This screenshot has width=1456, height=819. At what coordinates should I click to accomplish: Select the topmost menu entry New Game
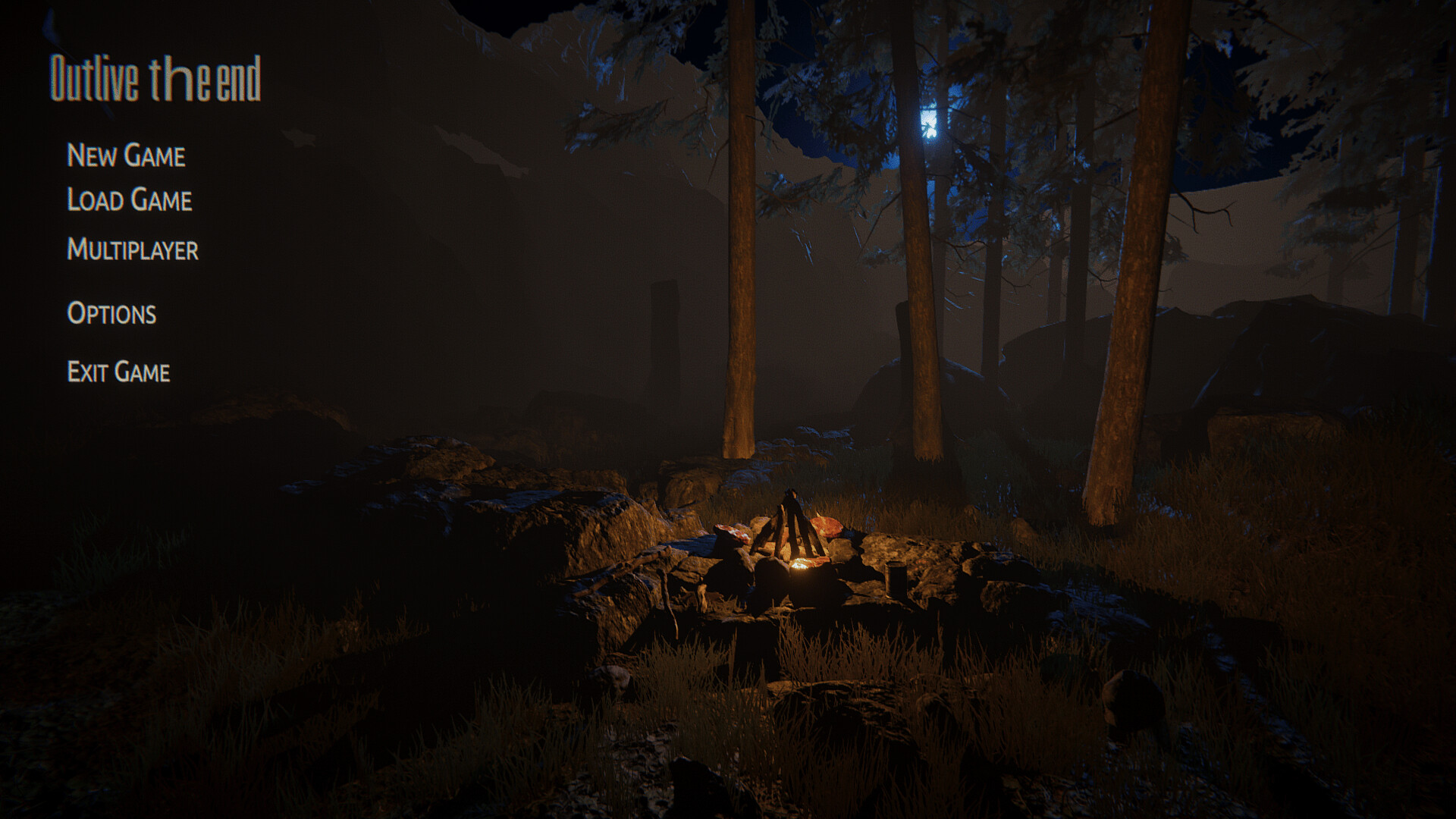coord(126,157)
